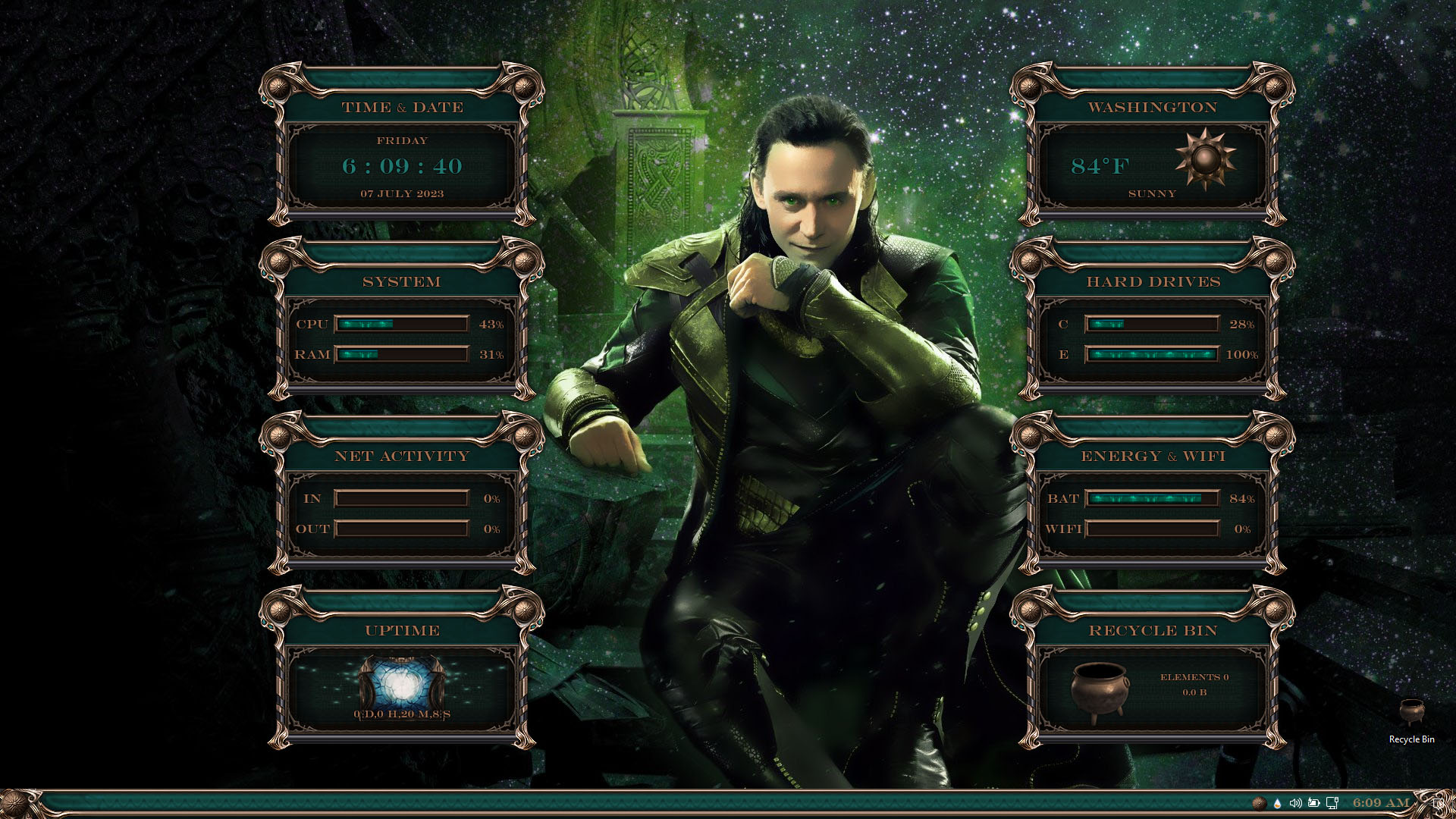Click the sunny weather icon in Washington widget
Screen dimensions: 1456x819
pos(1205,159)
